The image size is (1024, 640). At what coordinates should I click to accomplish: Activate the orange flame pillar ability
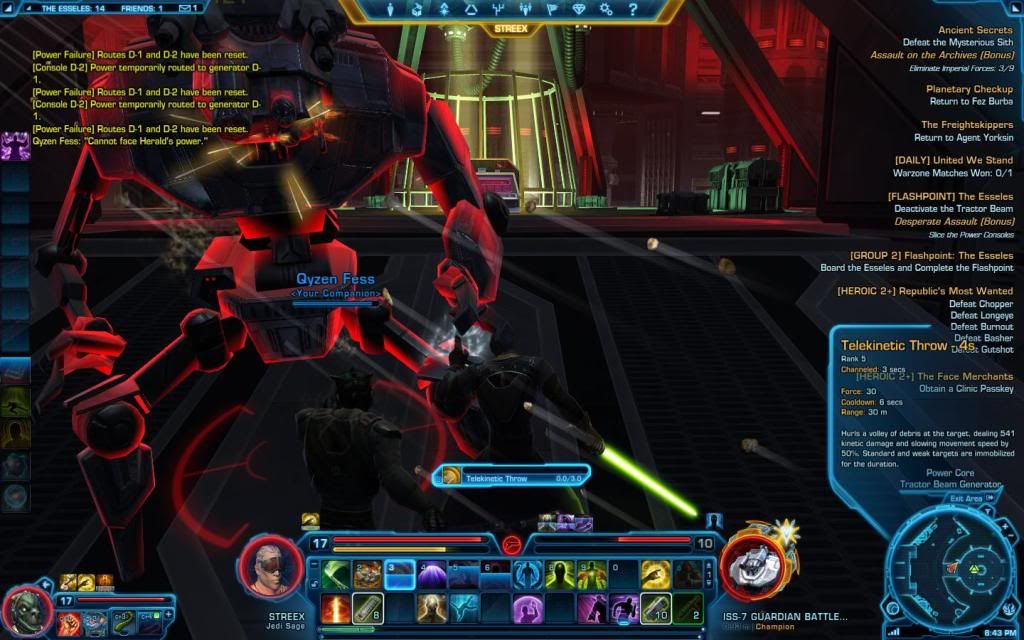(336, 607)
